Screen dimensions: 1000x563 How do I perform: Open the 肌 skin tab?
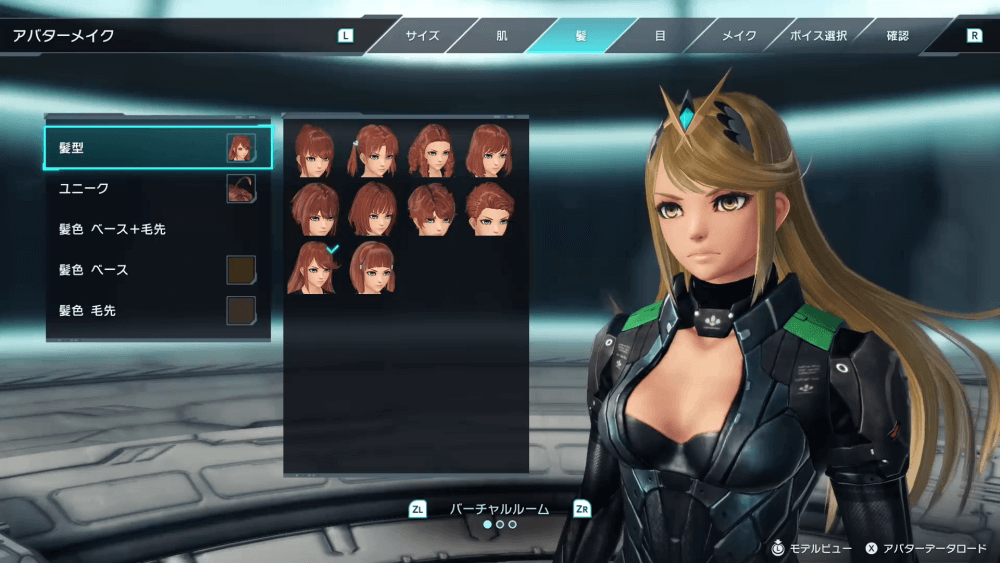pos(501,36)
